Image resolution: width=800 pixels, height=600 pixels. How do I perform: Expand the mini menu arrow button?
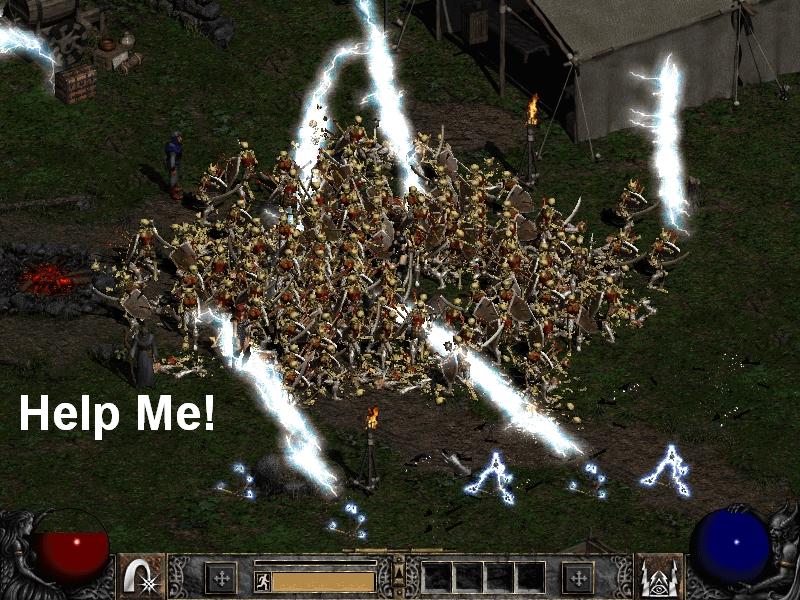399,572
